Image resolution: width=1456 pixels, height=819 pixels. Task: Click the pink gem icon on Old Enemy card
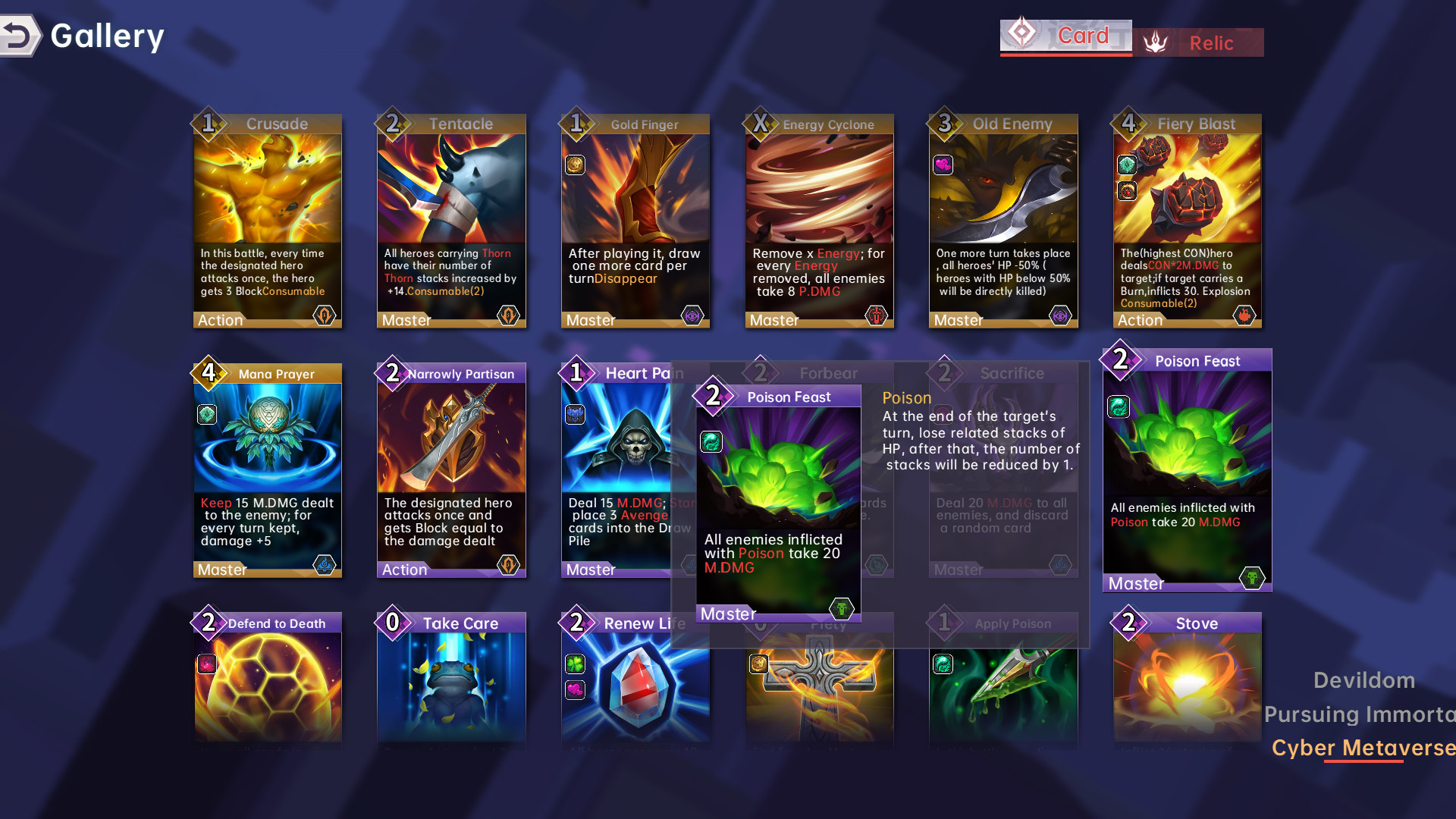(943, 165)
